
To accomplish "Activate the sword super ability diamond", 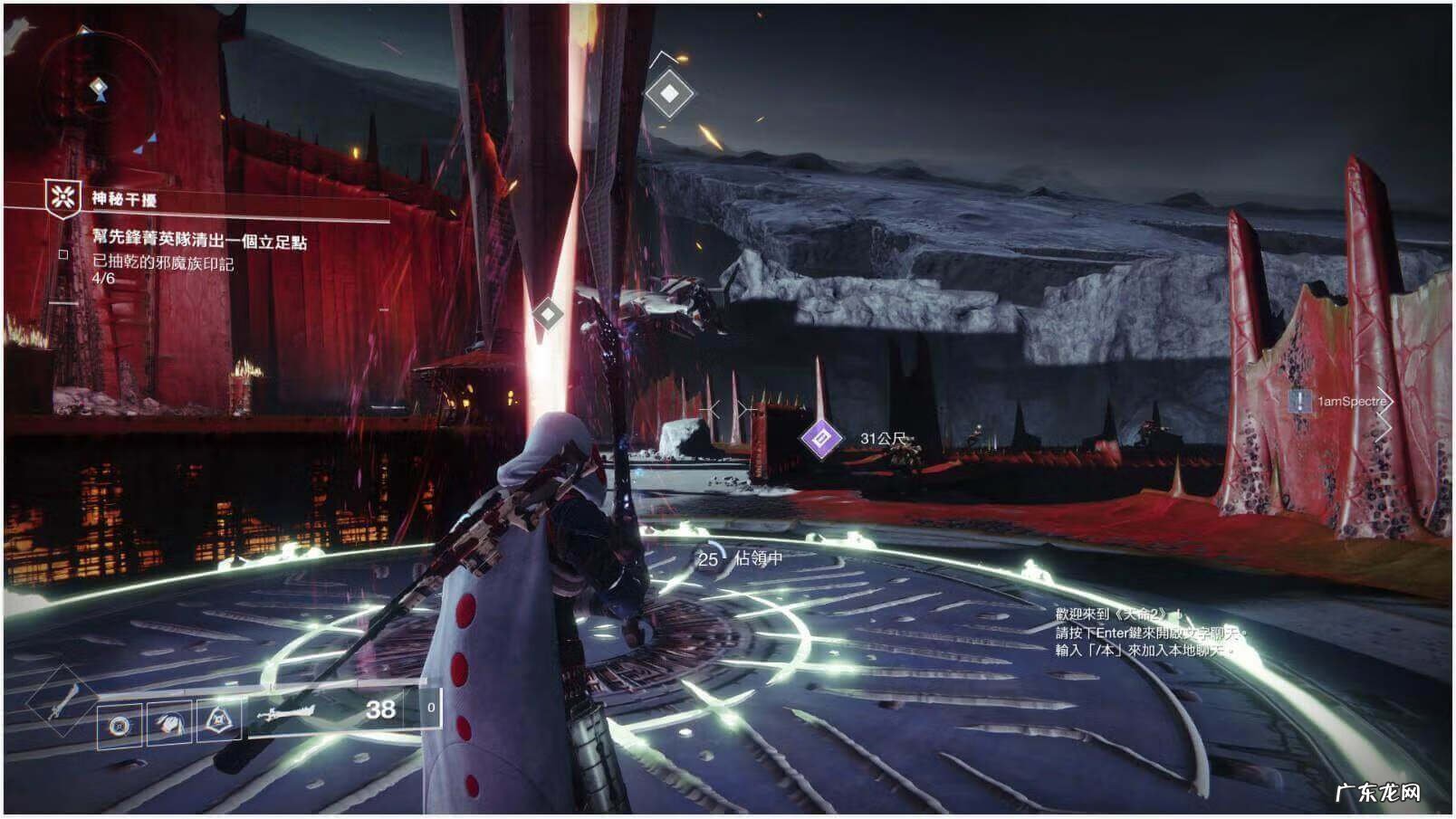I will click(x=62, y=702).
